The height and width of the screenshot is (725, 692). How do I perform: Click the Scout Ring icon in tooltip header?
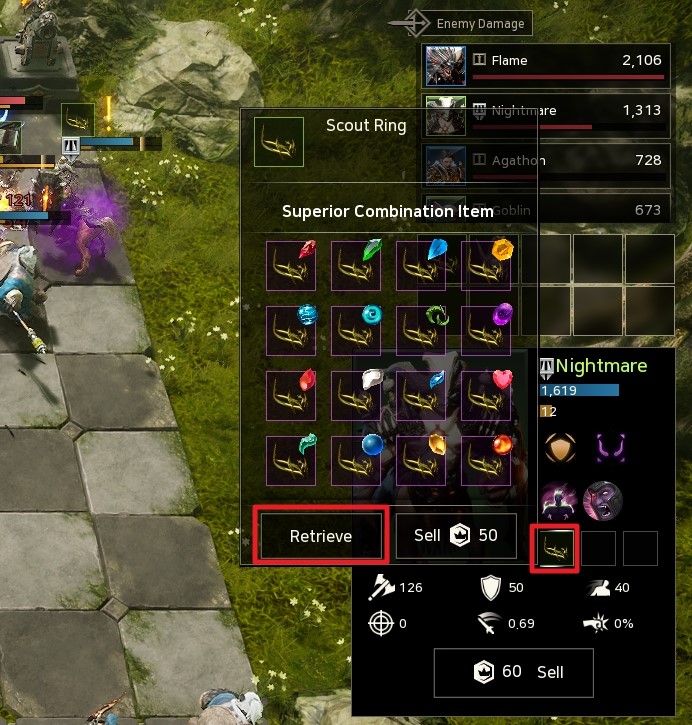[x=279, y=141]
